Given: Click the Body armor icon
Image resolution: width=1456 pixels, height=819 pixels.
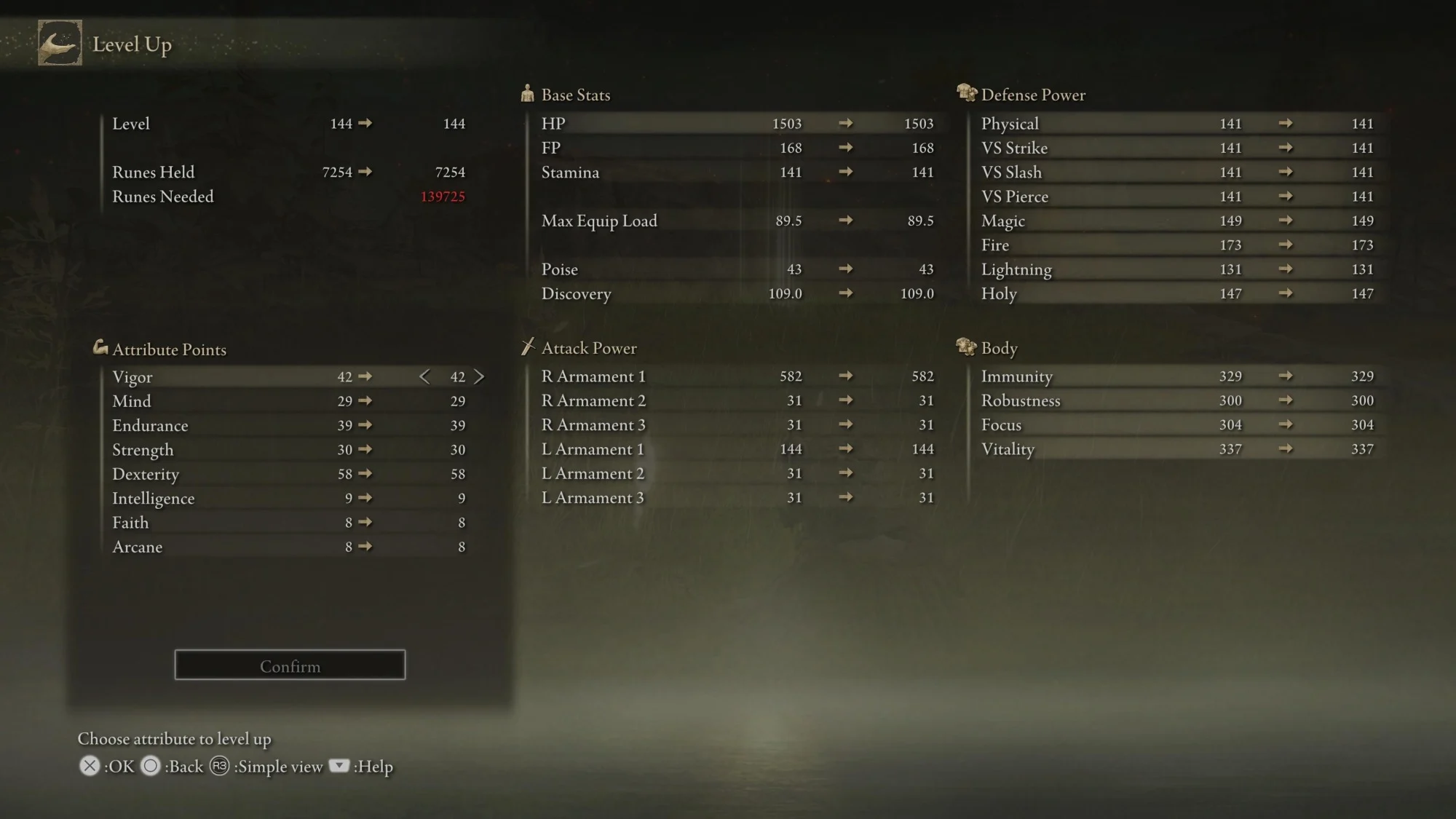Looking at the screenshot, I should 967,347.
